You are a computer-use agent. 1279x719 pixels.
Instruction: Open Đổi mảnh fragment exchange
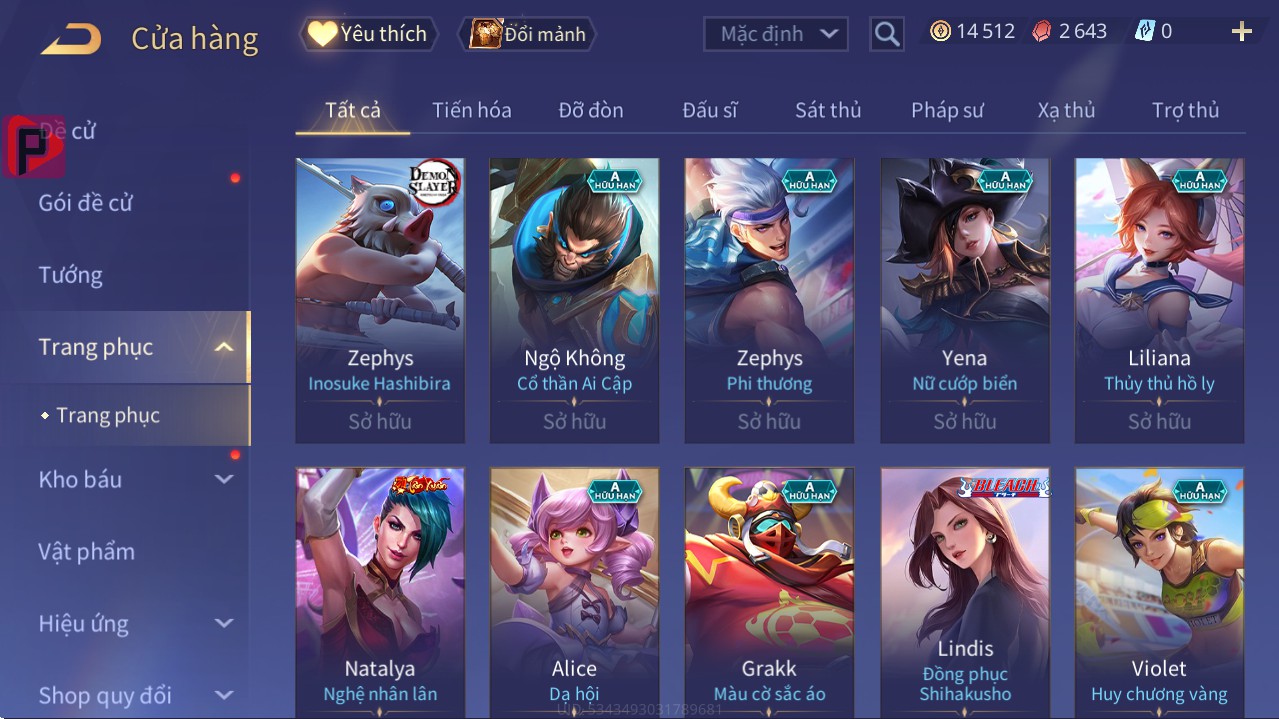(528, 34)
